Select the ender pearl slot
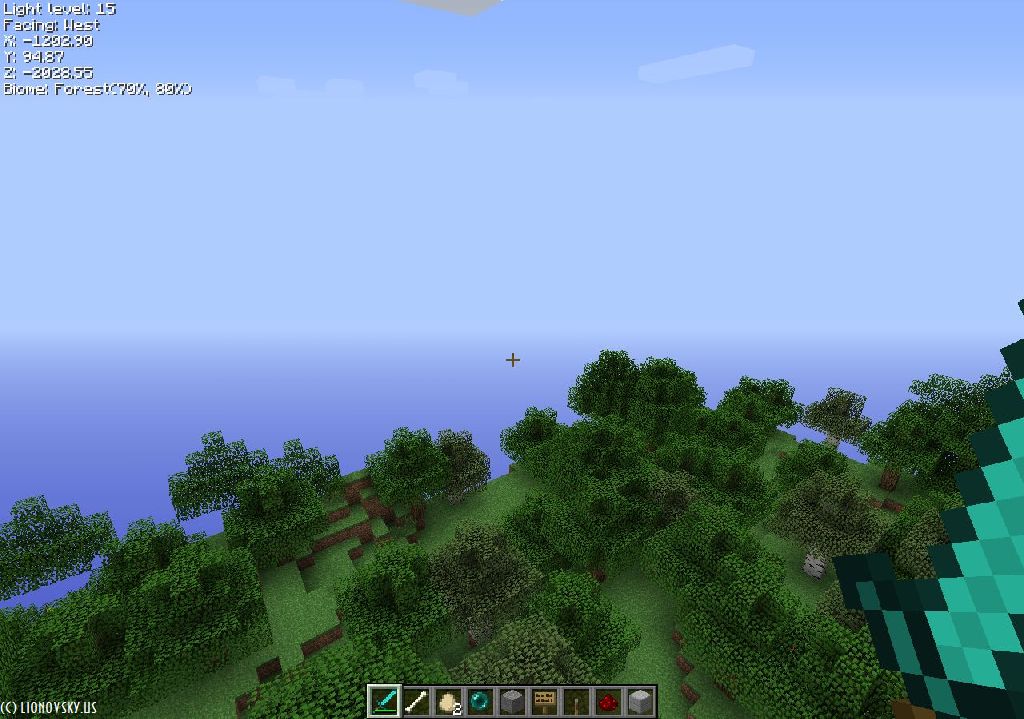This screenshot has height=719, width=1024. pyautogui.click(x=480, y=701)
